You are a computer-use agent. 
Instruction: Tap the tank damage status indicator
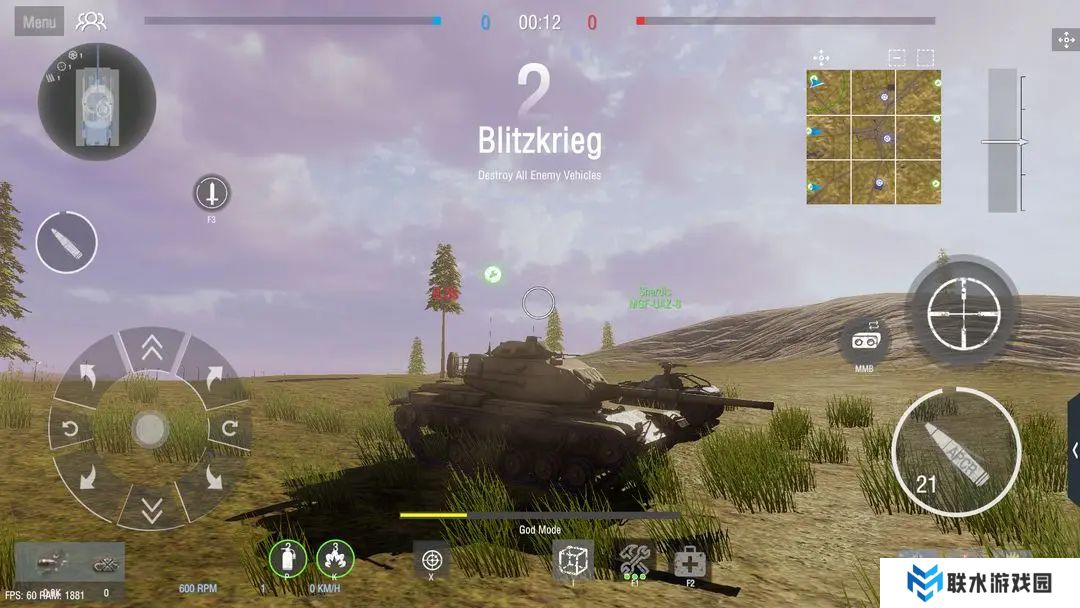[97, 101]
